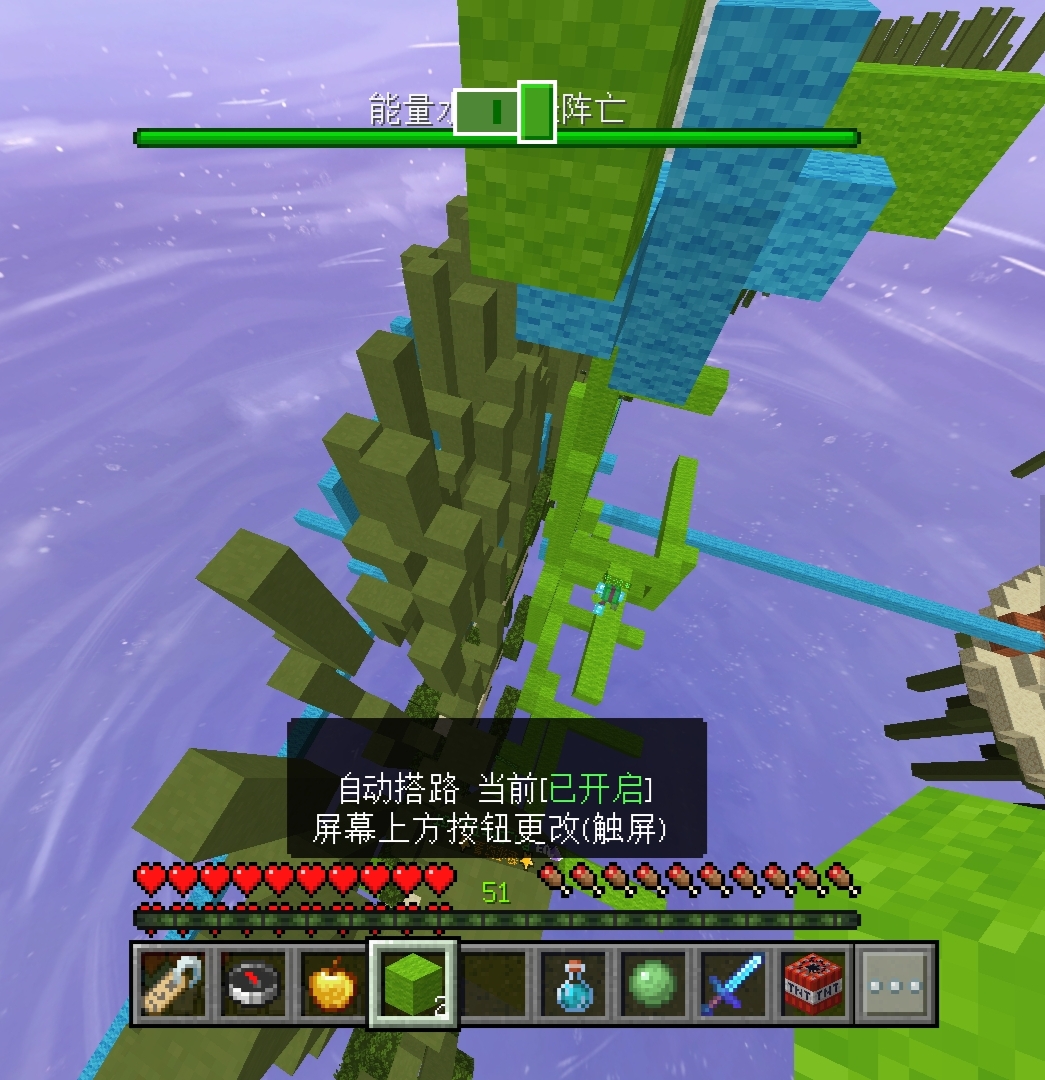Select the green slimeball slot

pyautogui.click(x=654, y=984)
